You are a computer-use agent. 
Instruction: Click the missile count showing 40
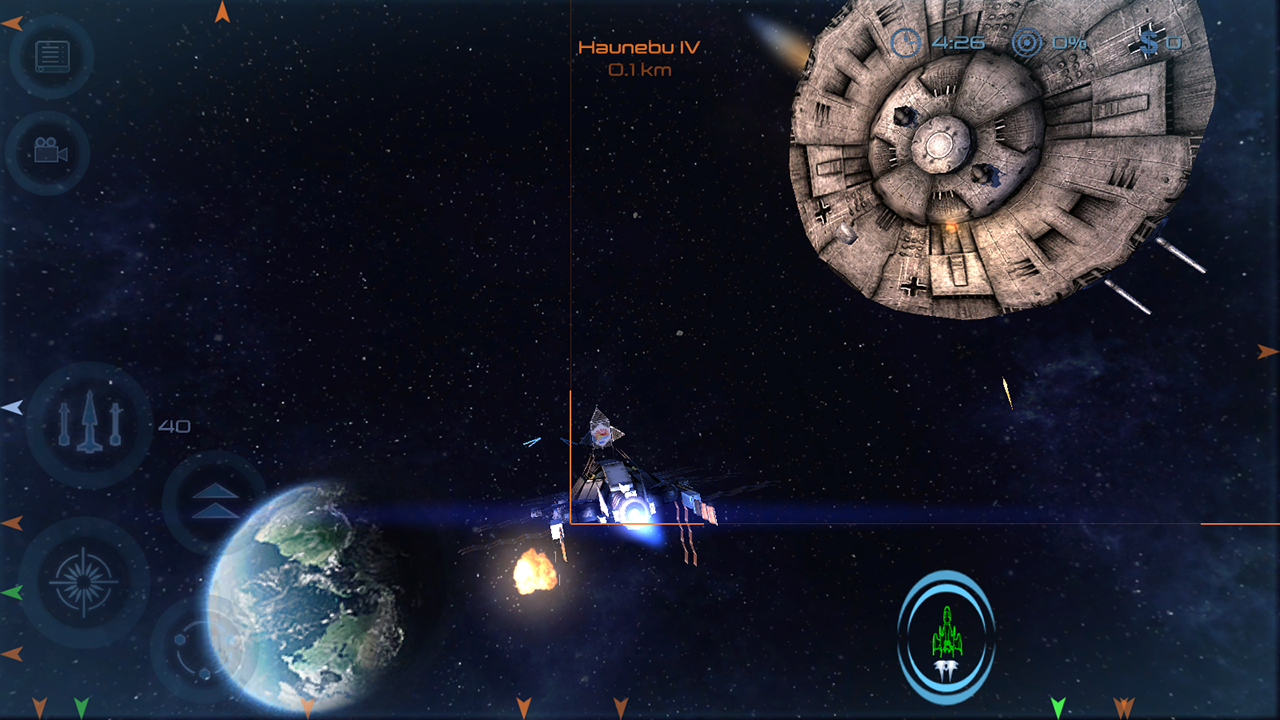[177, 425]
